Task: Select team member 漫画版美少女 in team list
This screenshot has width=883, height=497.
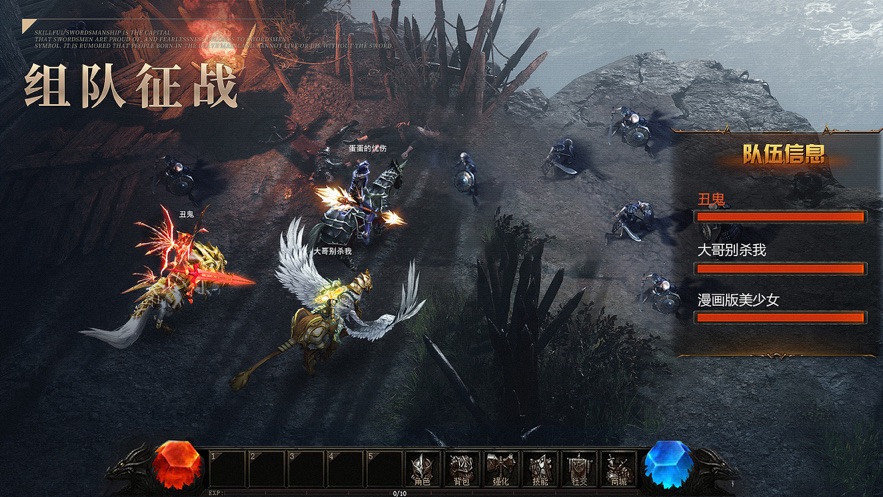Action: coord(780,308)
